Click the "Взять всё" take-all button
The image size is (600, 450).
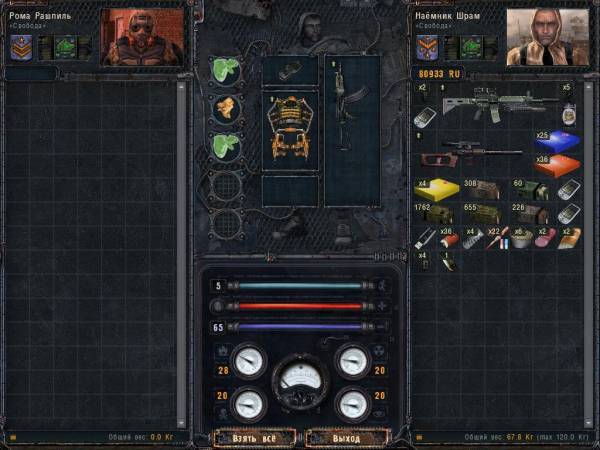click(254, 437)
